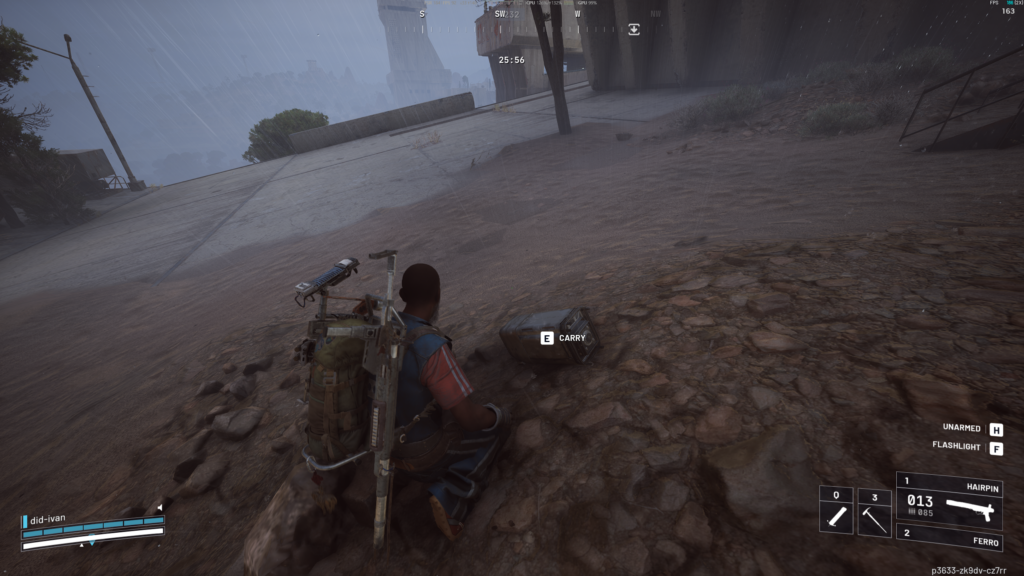Choose the quick-use item slot numbered 0
The image size is (1024, 576).
(836, 512)
